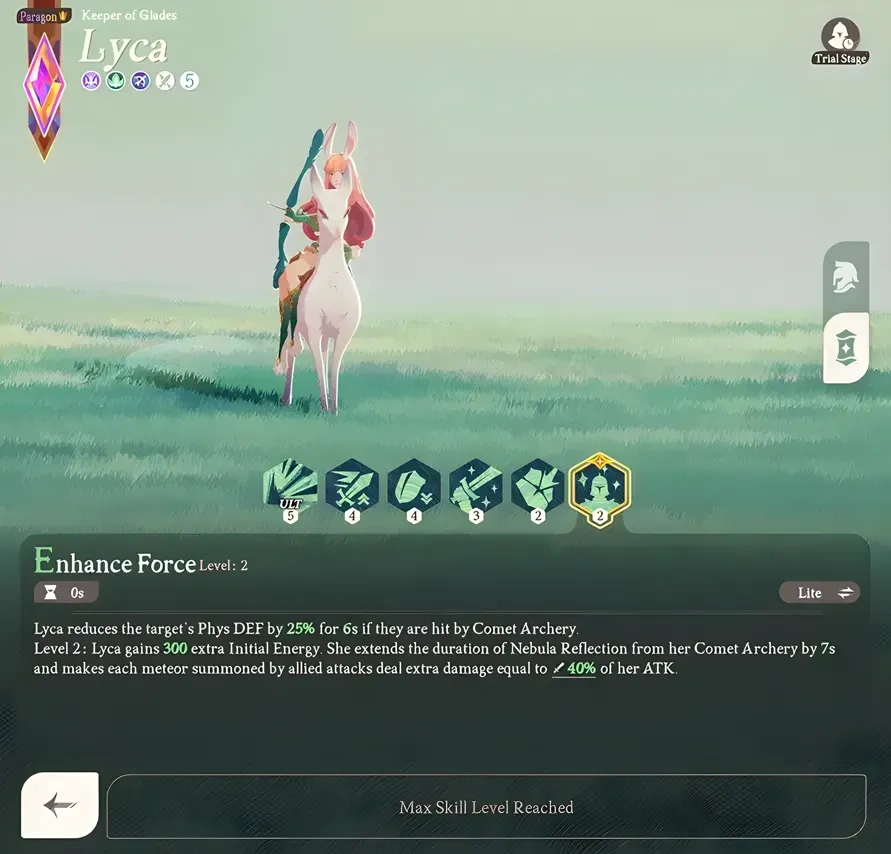Select the cracked shield skill icon
Image resolution: width=891 pixels, height=854 pixels.
[x=538, y=487]
